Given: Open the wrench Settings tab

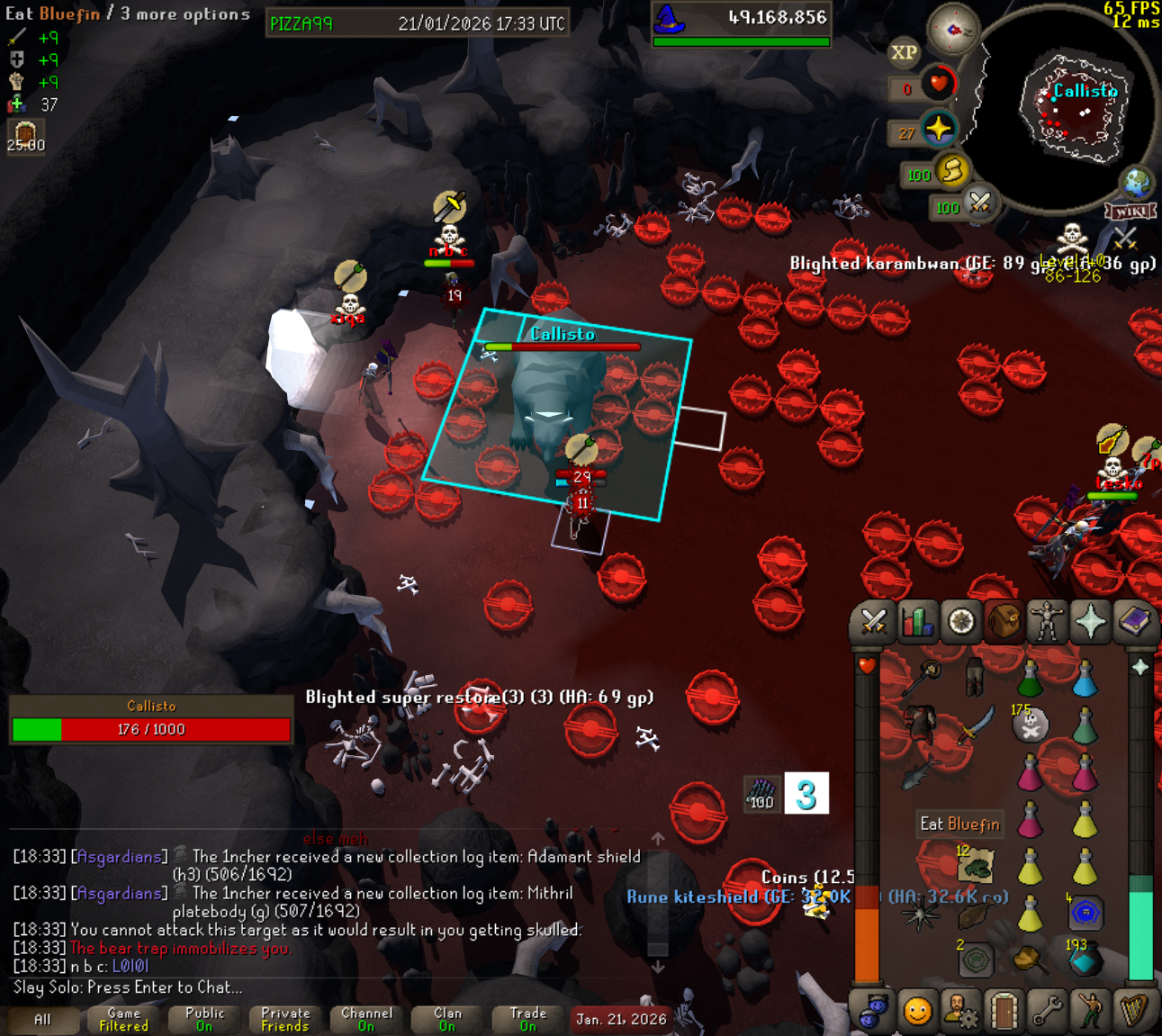Looking at the screenshot, I should click(x=1047, y=1012).
